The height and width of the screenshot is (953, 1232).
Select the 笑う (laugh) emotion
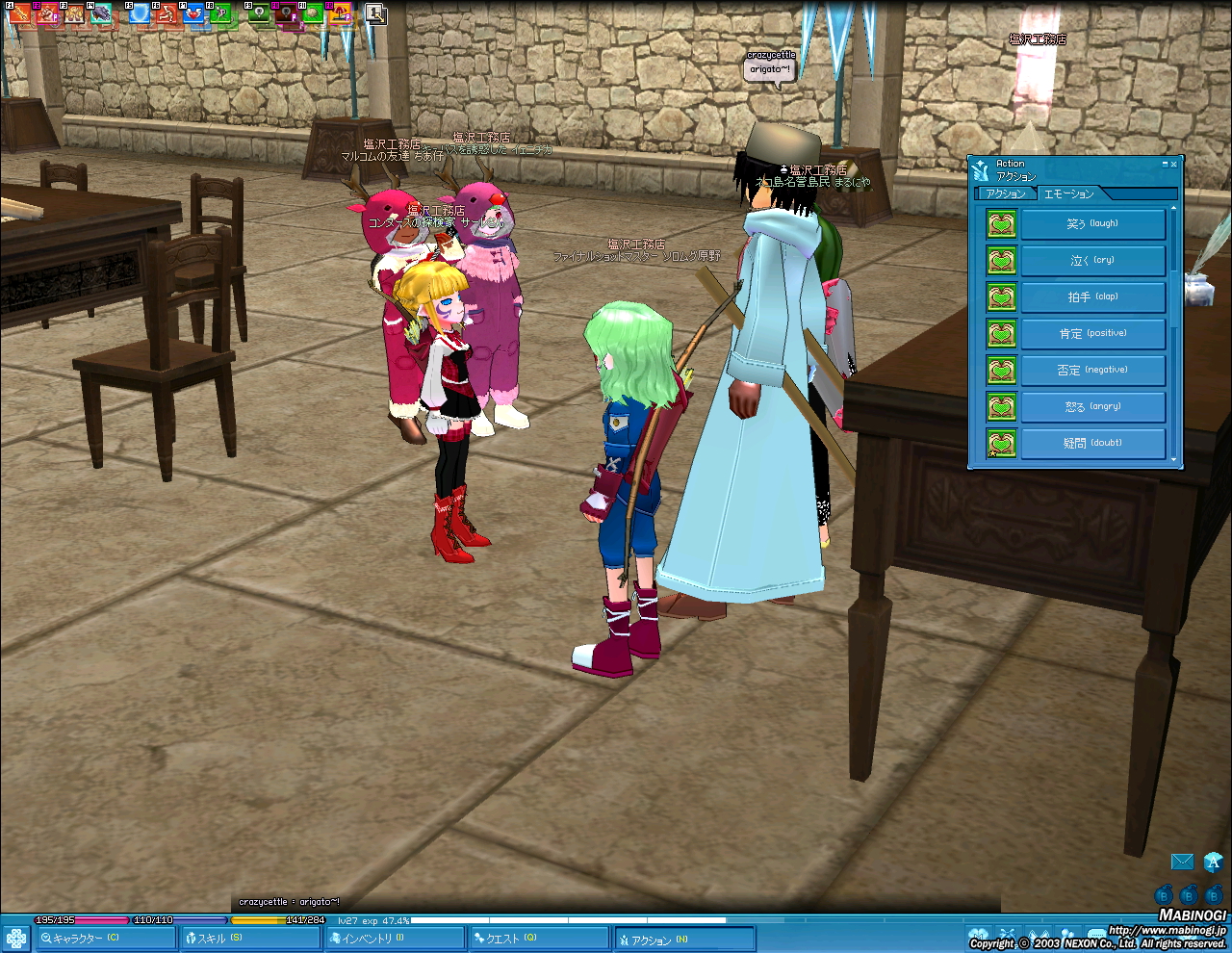[1092, 223]
